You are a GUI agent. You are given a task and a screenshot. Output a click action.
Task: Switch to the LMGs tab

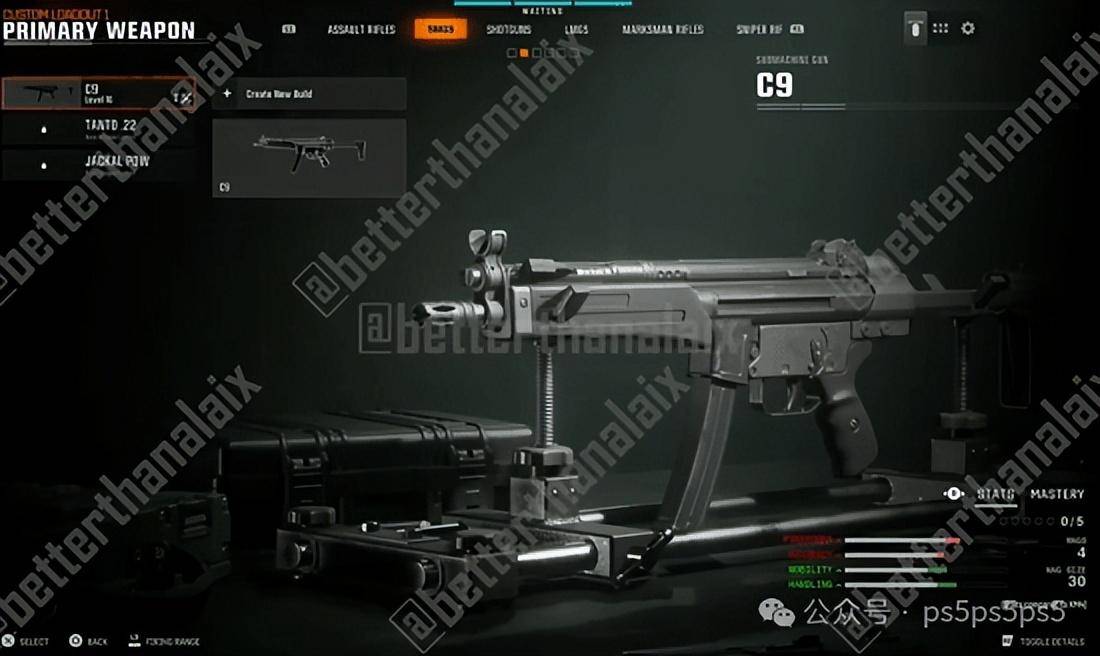[576, 30]
